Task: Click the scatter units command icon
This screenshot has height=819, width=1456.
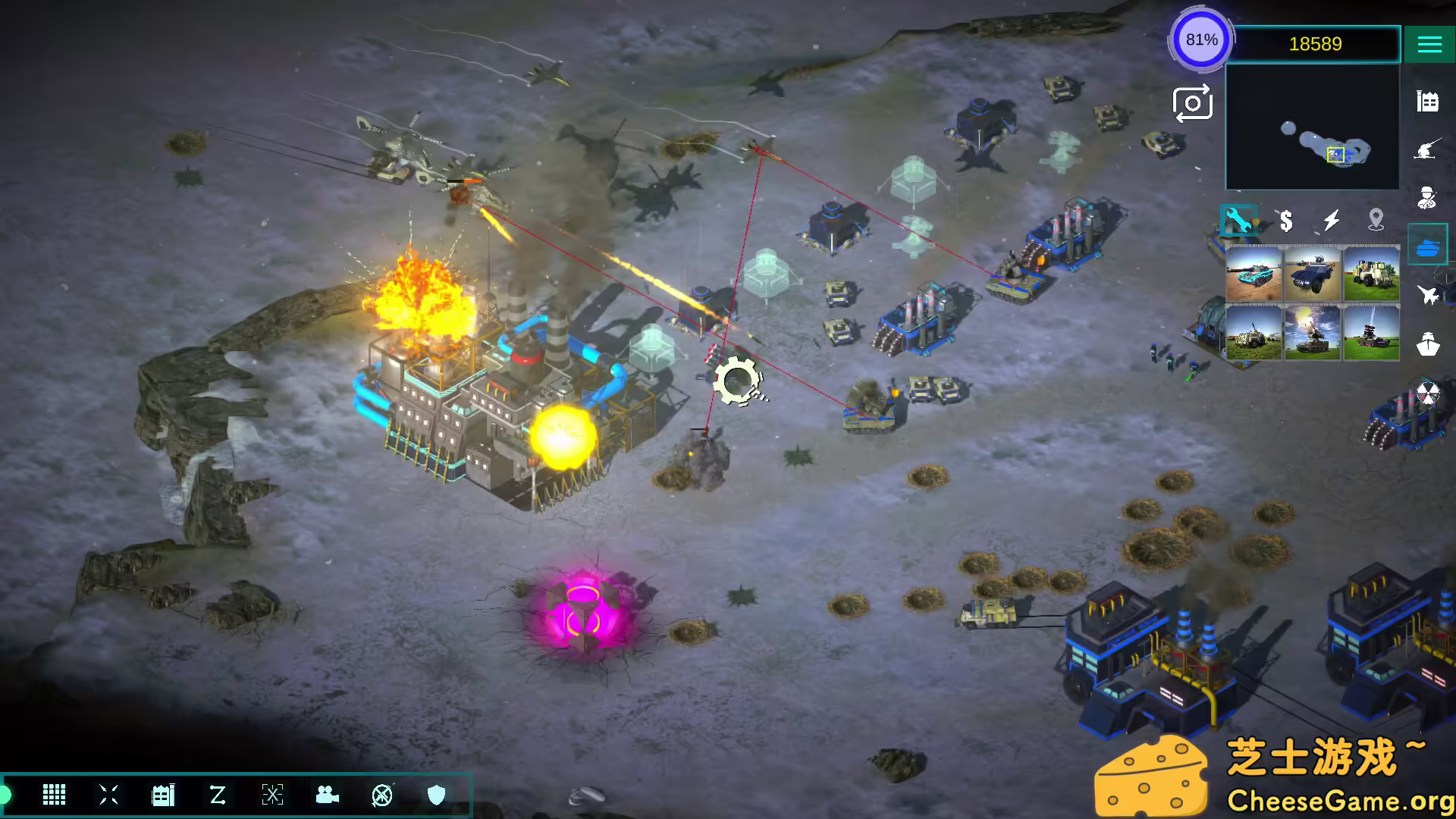Action: pyautogui.click(x=108, y=796)
